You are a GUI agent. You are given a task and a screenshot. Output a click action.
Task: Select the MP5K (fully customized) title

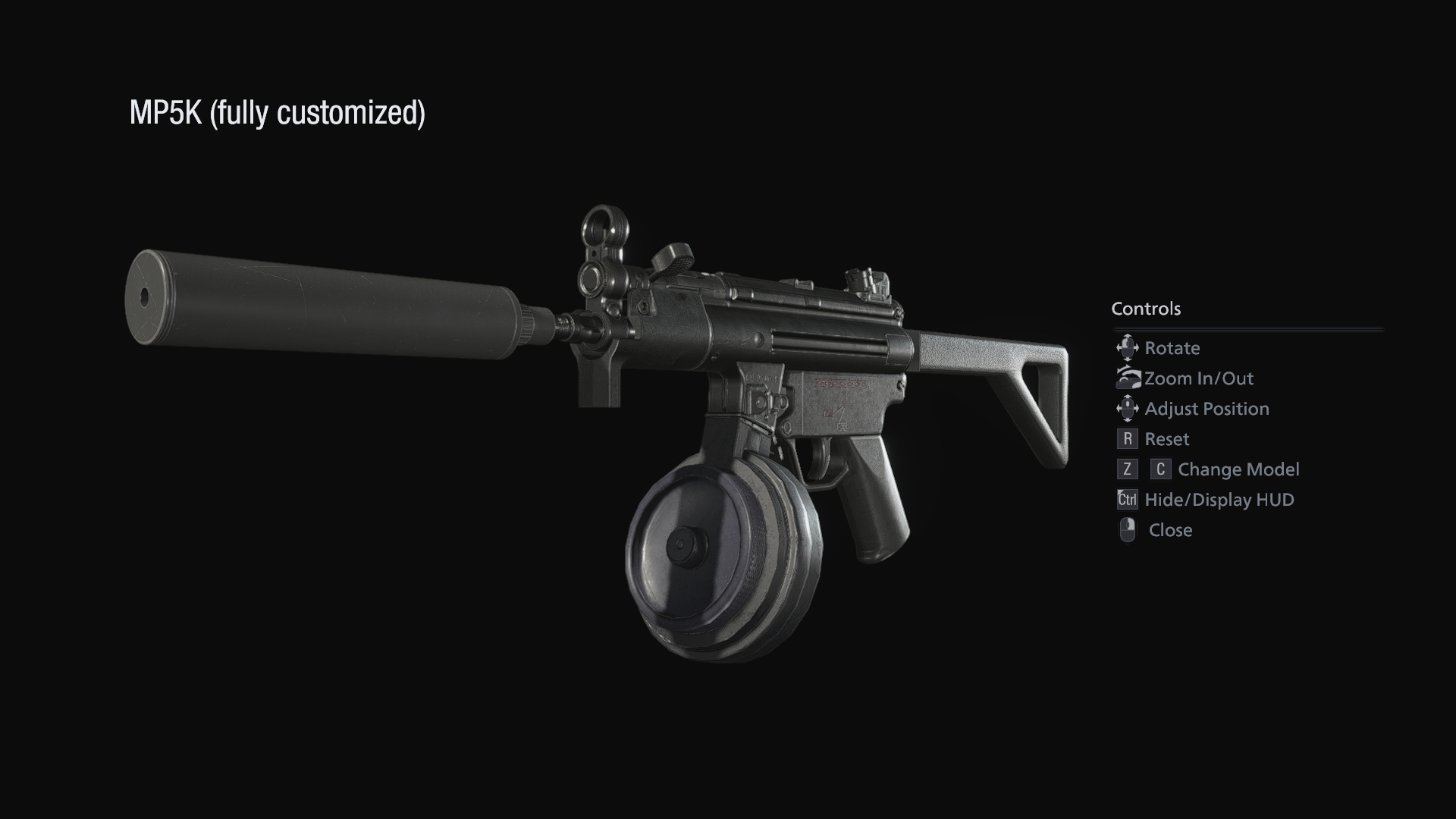278,112
